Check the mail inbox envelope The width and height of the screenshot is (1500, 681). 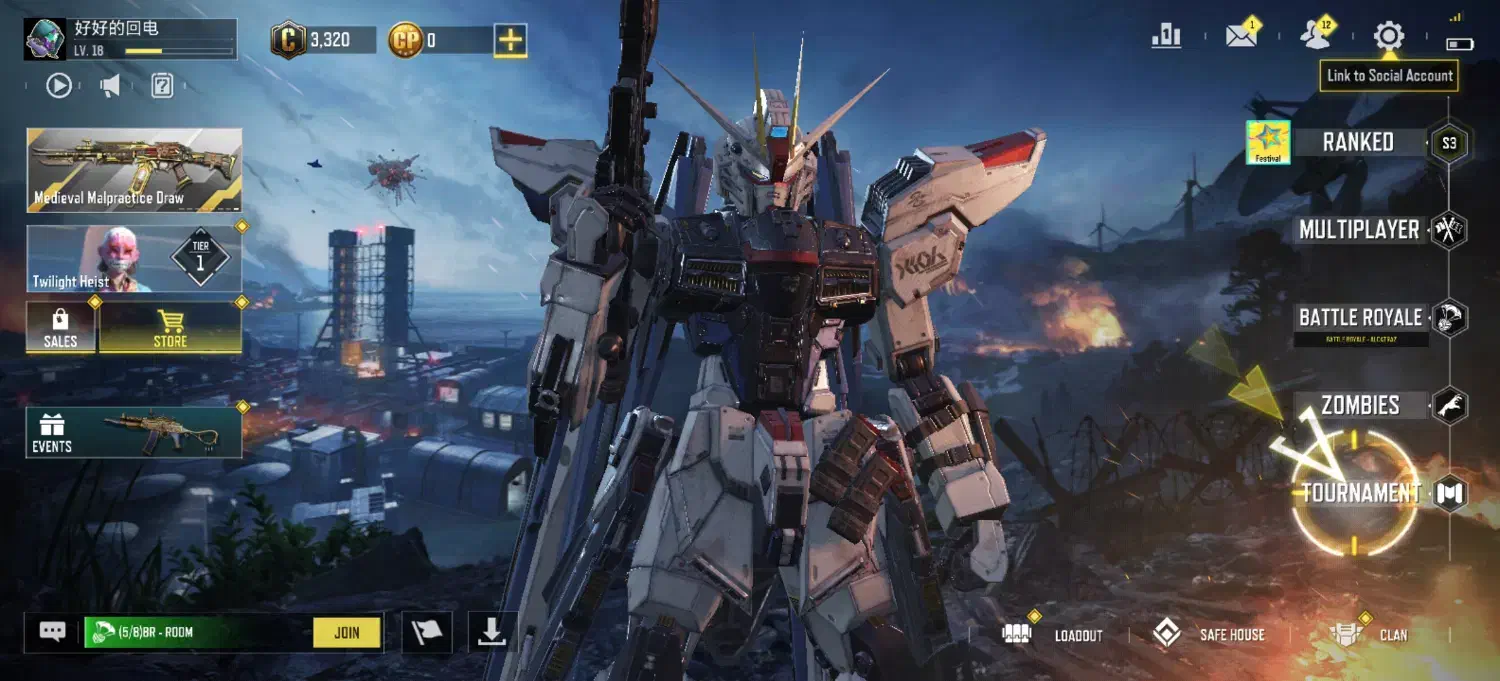[x=1241, y=36]
